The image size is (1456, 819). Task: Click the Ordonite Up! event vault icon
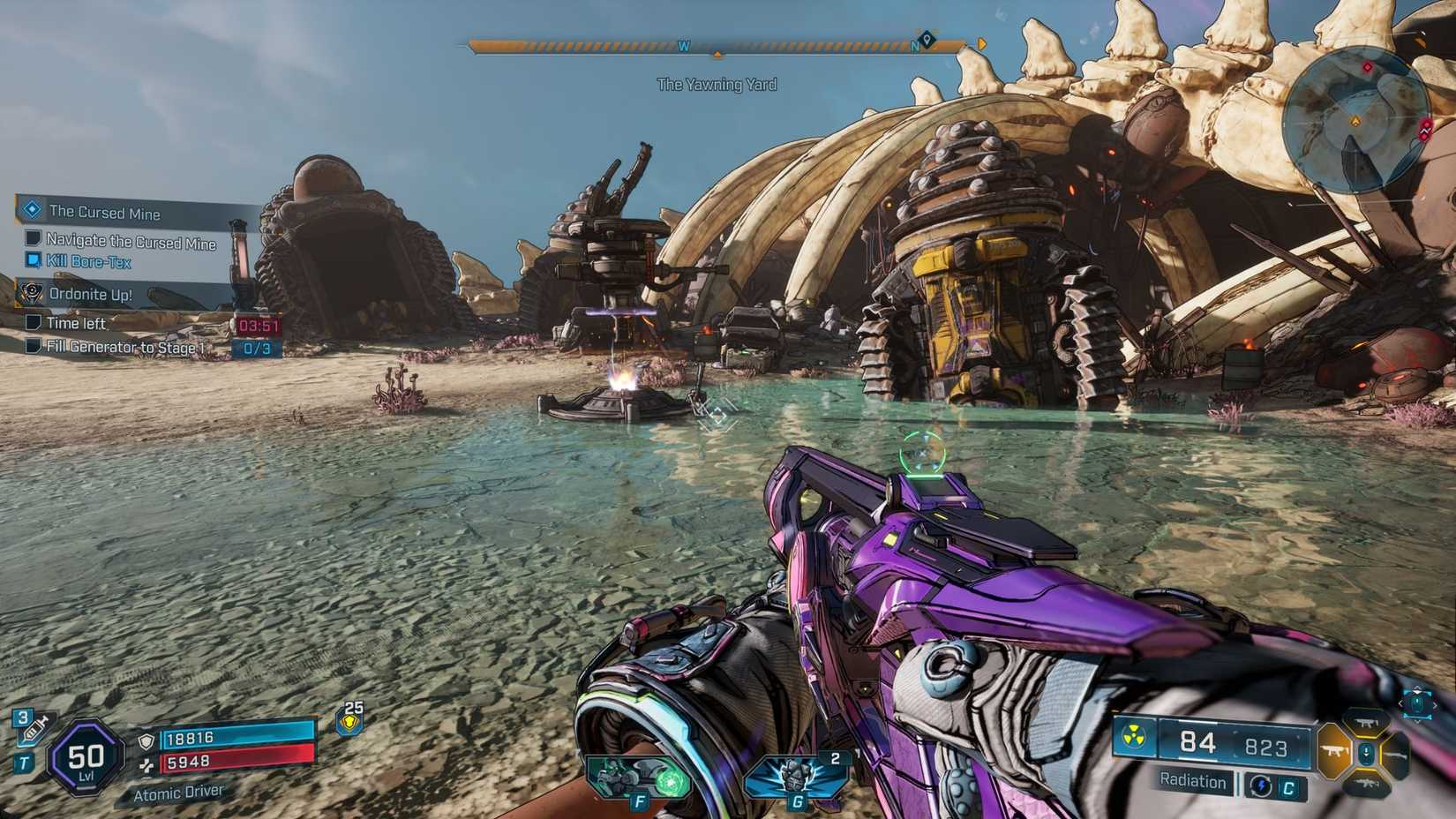pos(34,294)
